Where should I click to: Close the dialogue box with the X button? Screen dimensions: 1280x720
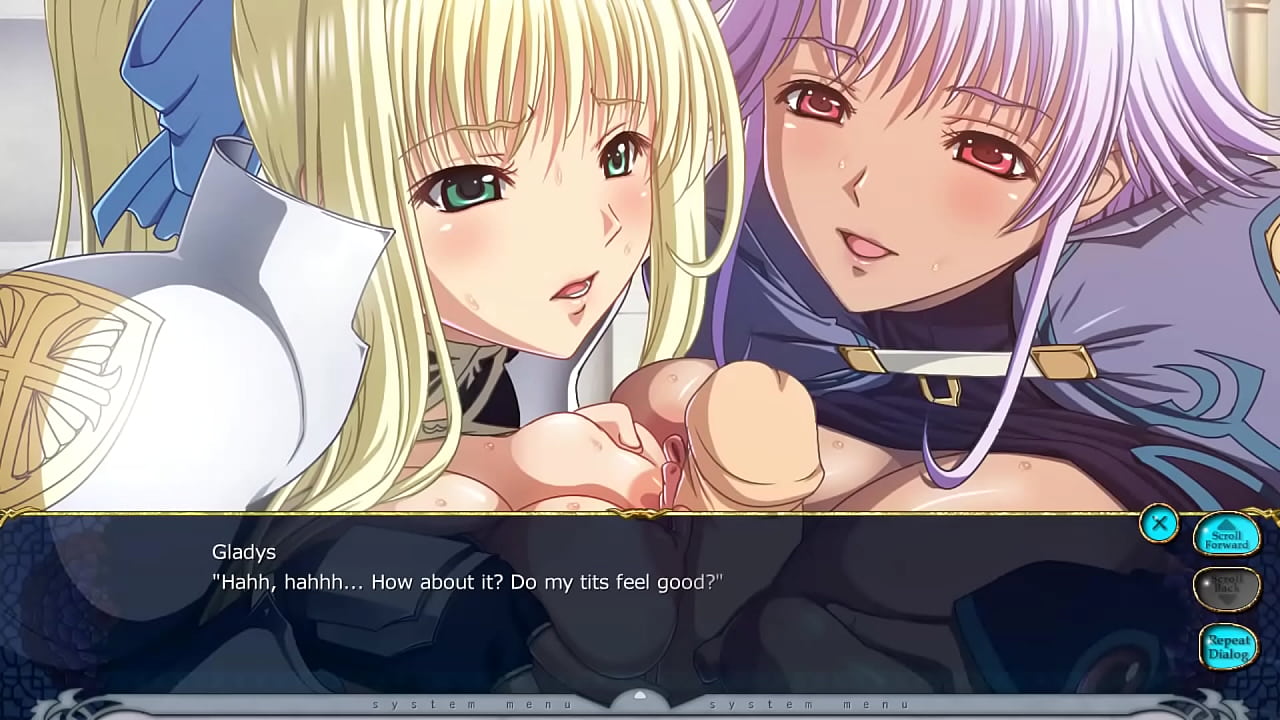point(1159,523)
